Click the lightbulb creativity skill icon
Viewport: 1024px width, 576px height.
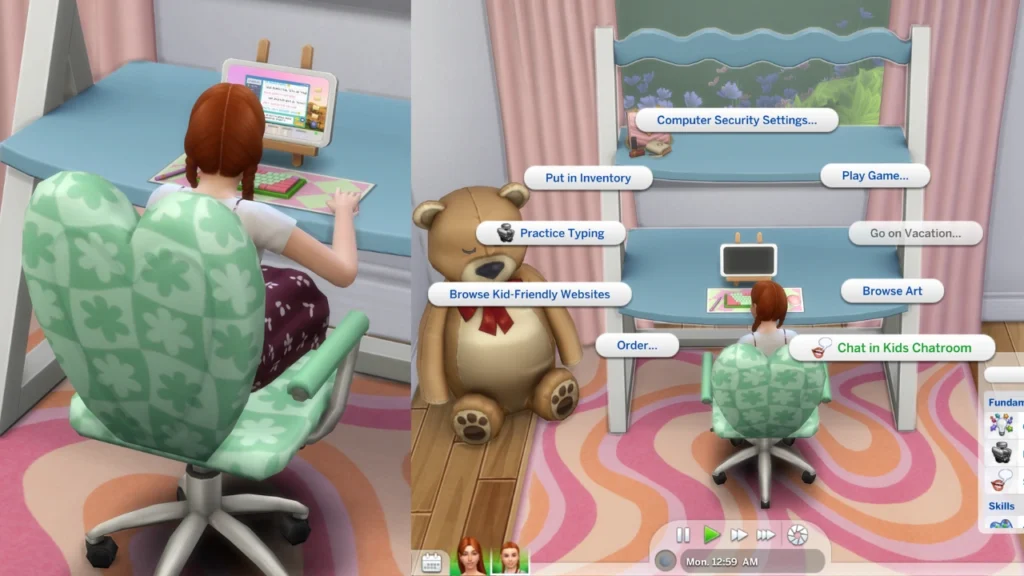coord(1001,425)
